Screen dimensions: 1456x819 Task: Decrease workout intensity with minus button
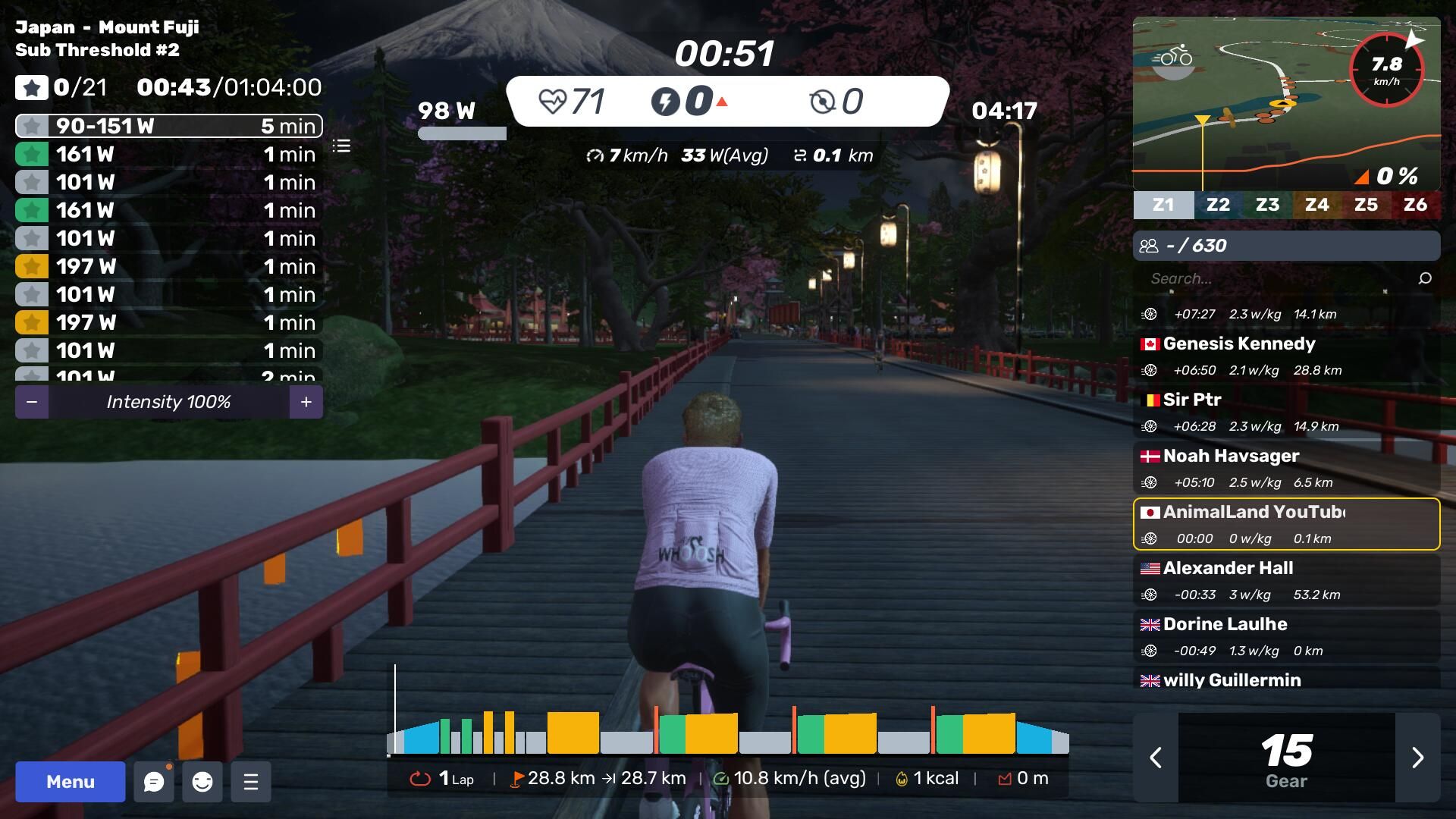tap(32, 402)
